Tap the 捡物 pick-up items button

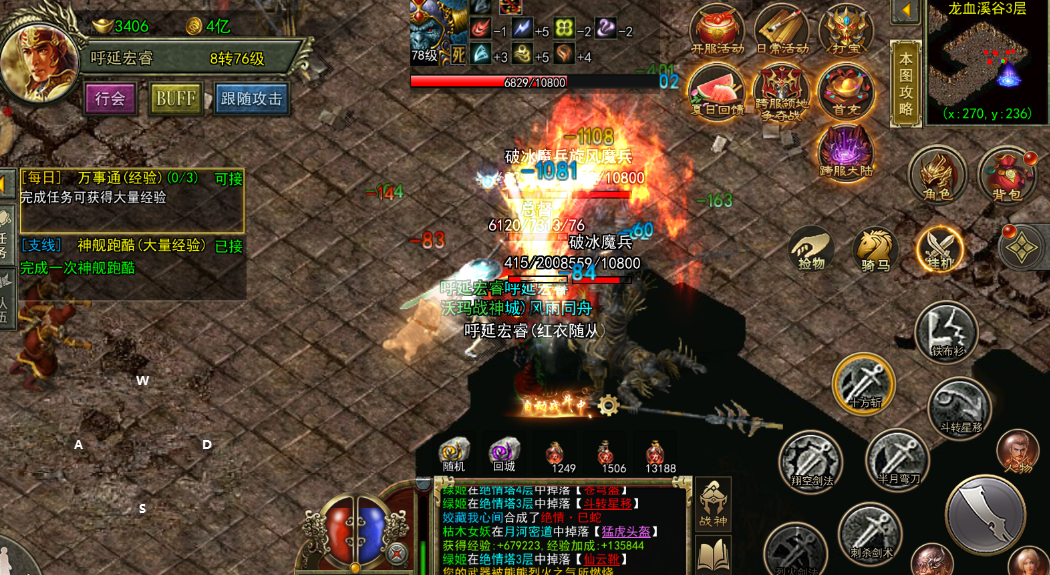pyautogui.click(x=812, y=248)
